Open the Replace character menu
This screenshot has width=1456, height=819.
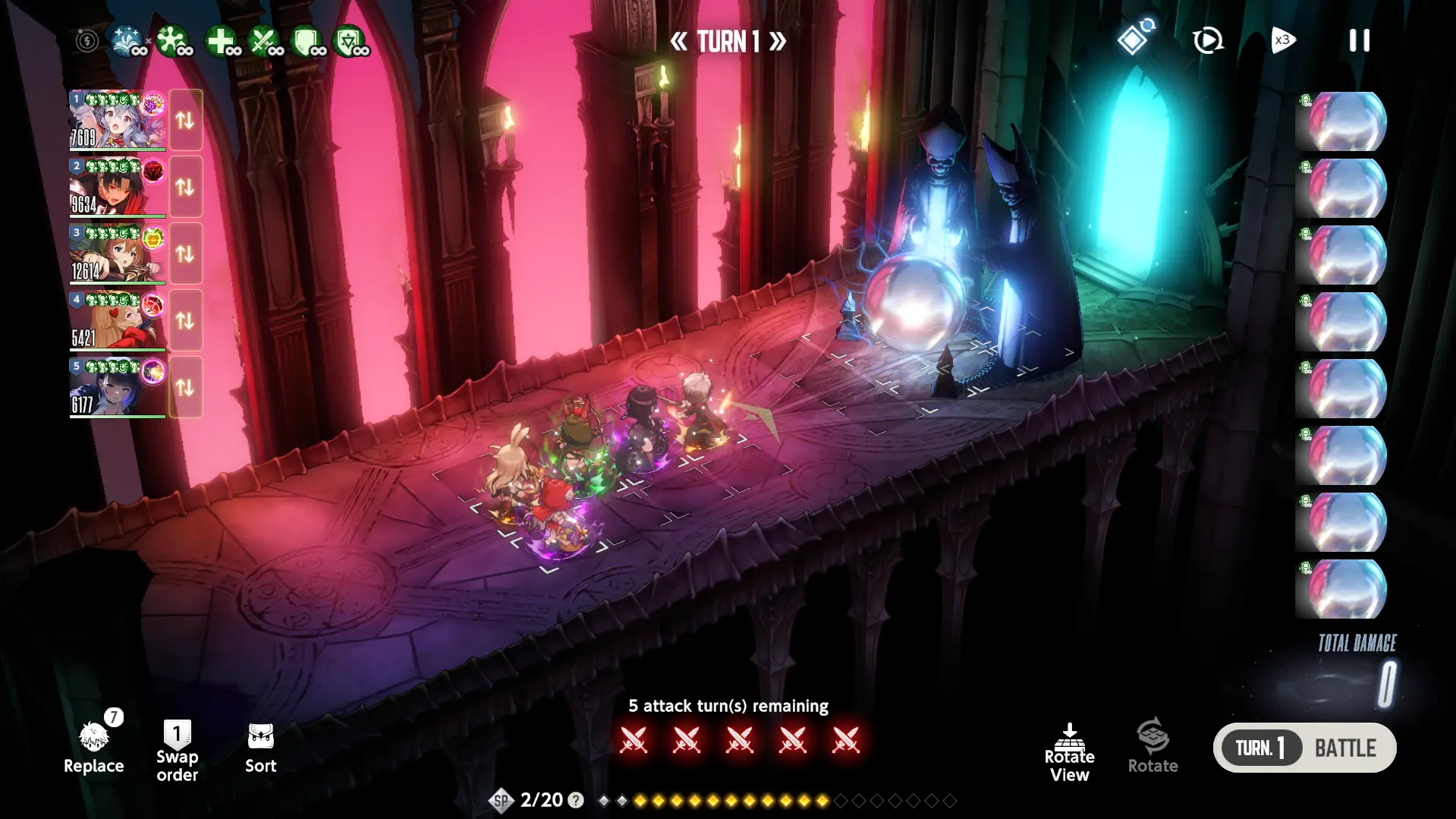point(93,748)
